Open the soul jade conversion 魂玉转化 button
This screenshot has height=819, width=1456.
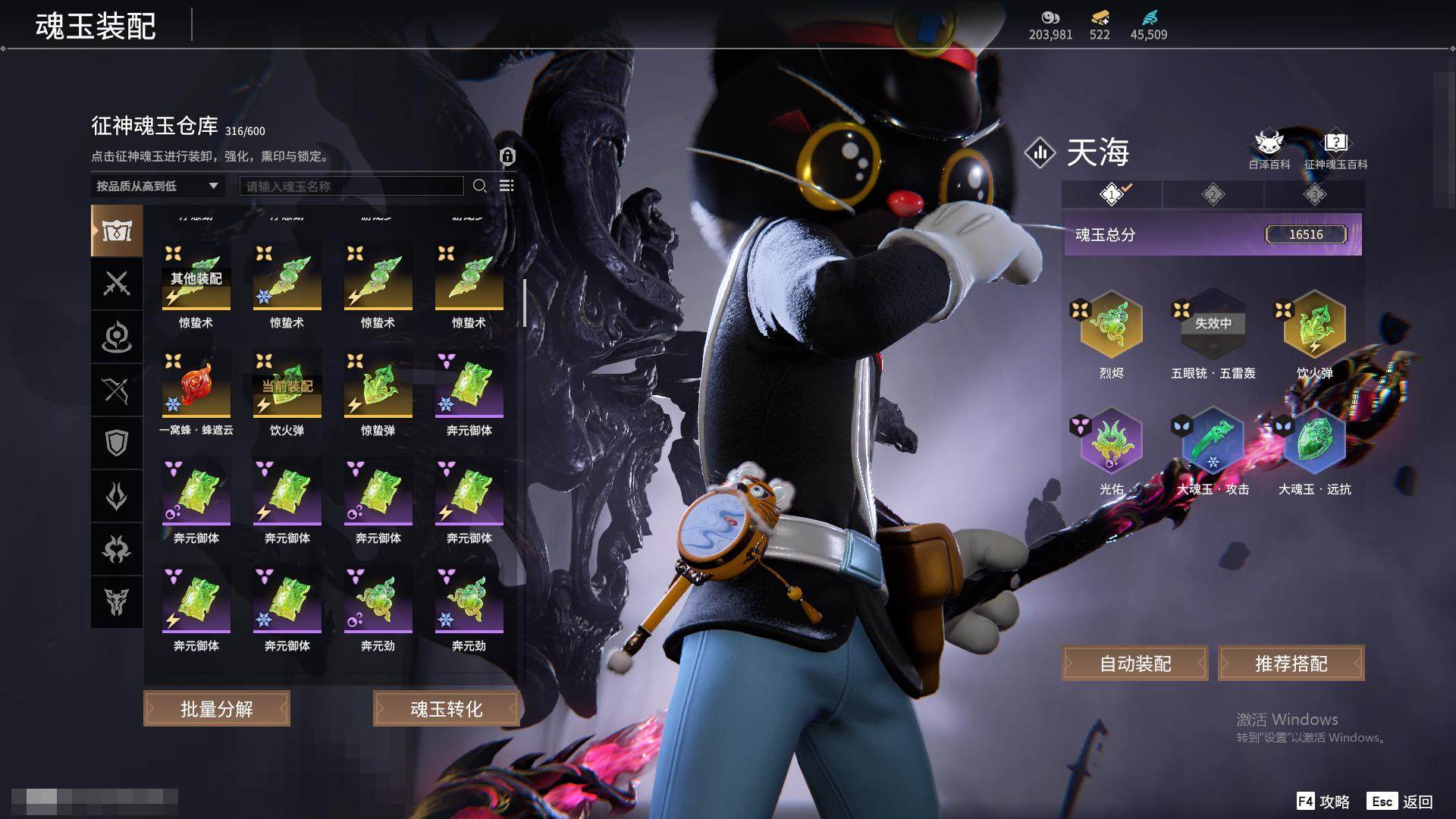(446, 709)
